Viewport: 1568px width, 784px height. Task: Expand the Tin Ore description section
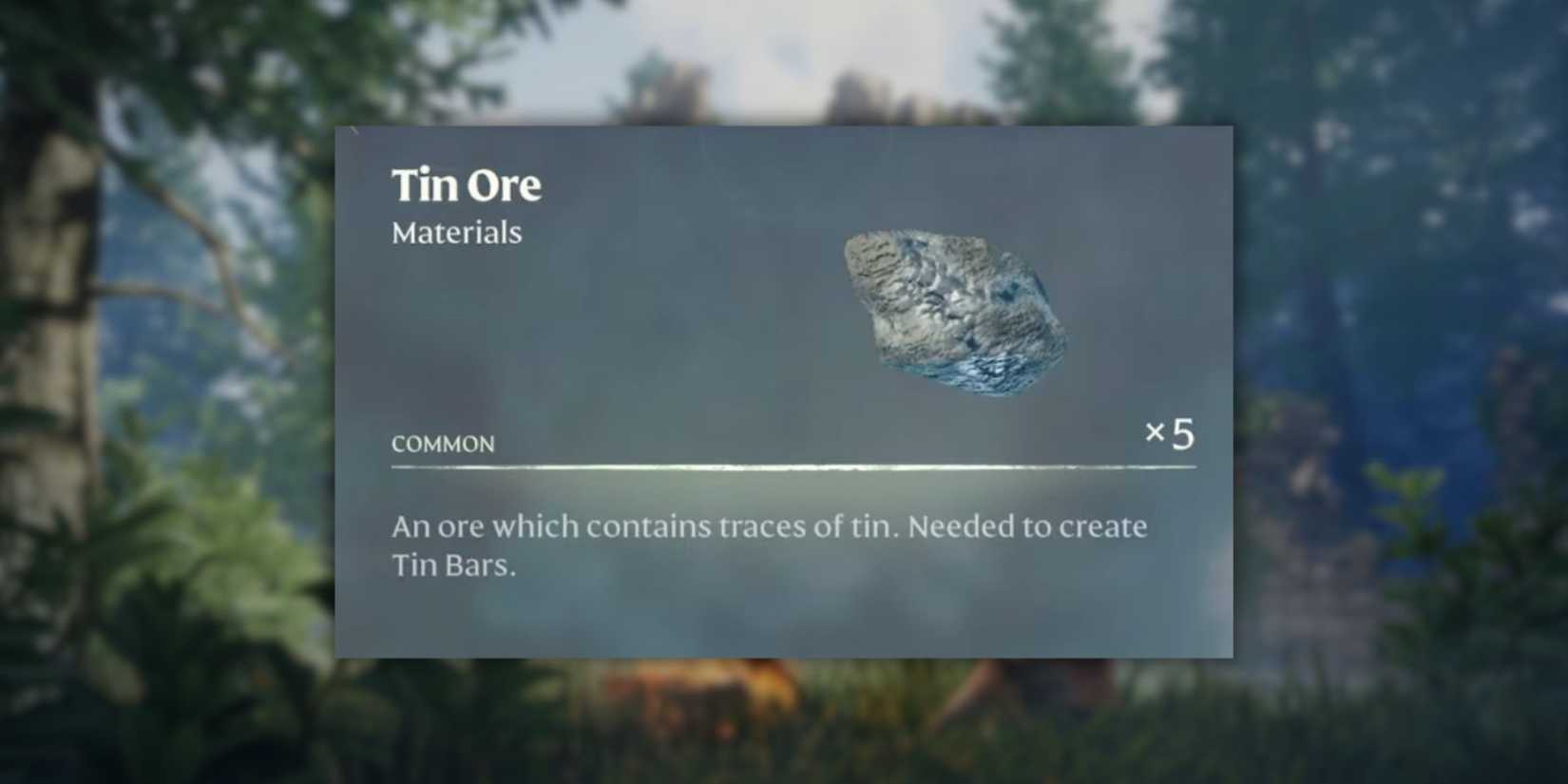point(770,546)
